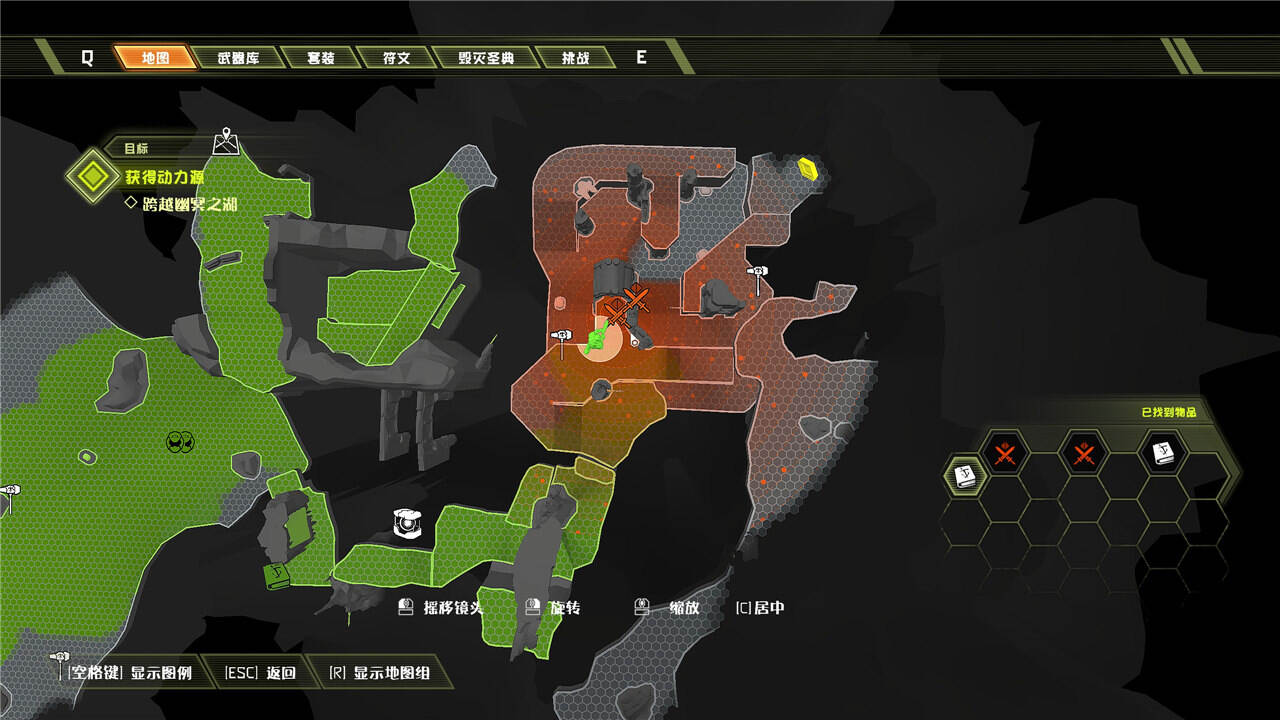Screen dimensions: 1280x720
Task: Click the map pin icon beside 目标
Action: click(227, 142)
